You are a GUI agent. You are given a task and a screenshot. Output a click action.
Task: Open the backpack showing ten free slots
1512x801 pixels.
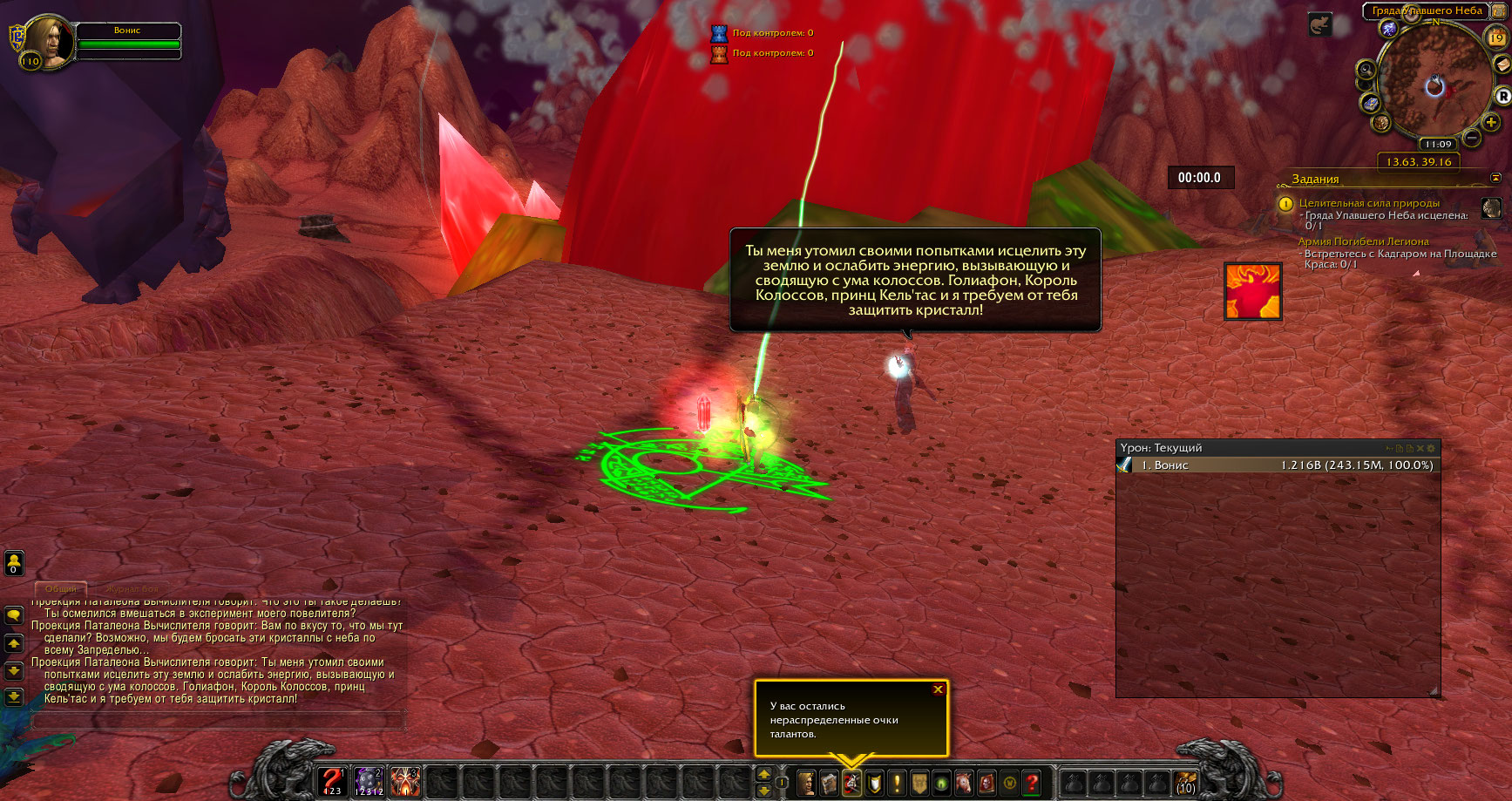click(1185, 783)
